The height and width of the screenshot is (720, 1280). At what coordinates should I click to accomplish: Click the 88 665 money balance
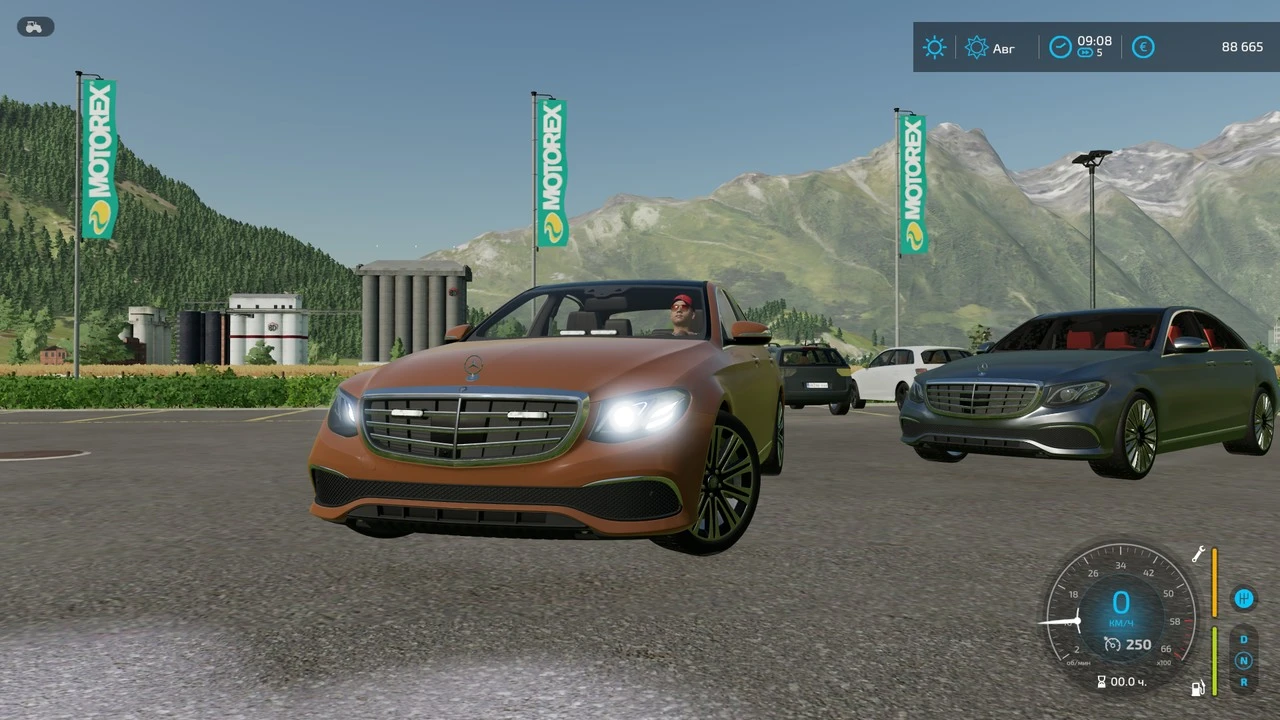[x=1241, y=47]
